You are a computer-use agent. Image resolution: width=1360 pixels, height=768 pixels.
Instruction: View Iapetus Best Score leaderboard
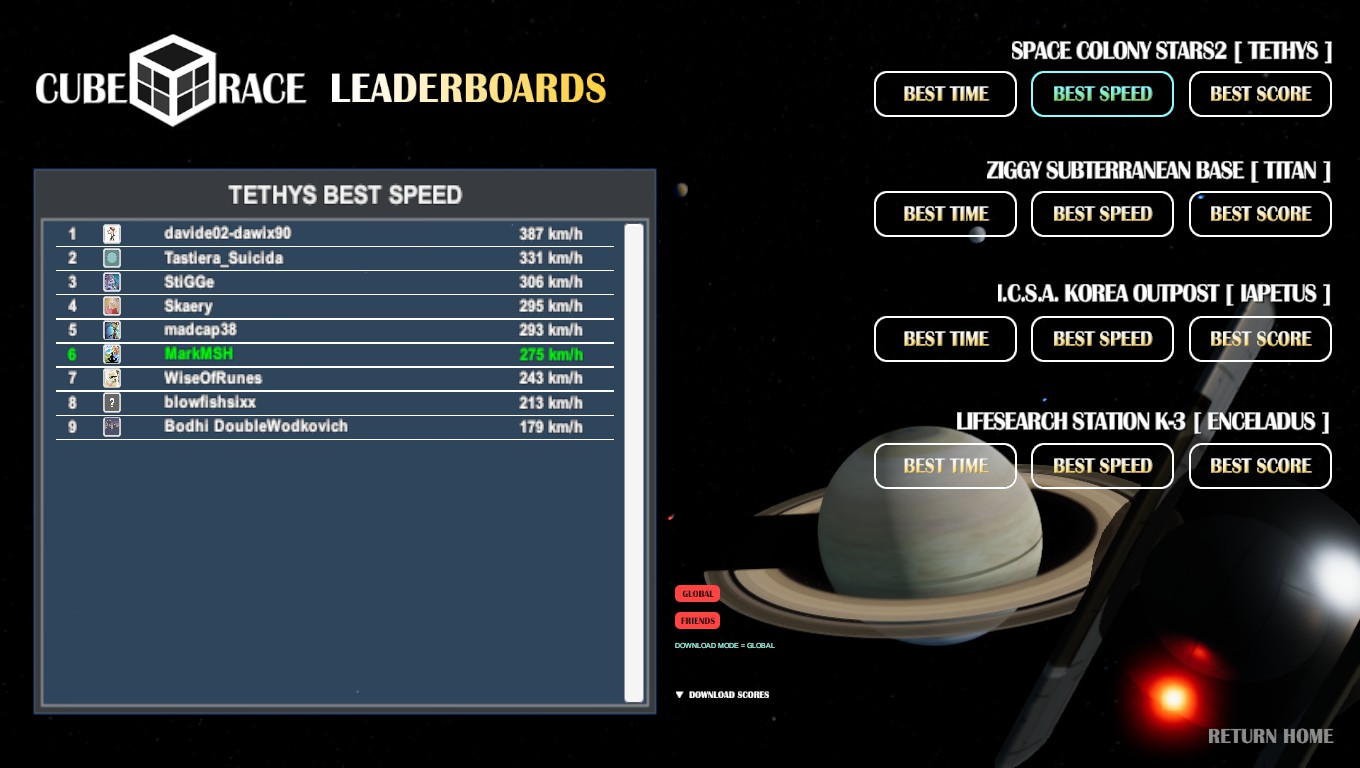(x=1260, y=339)
